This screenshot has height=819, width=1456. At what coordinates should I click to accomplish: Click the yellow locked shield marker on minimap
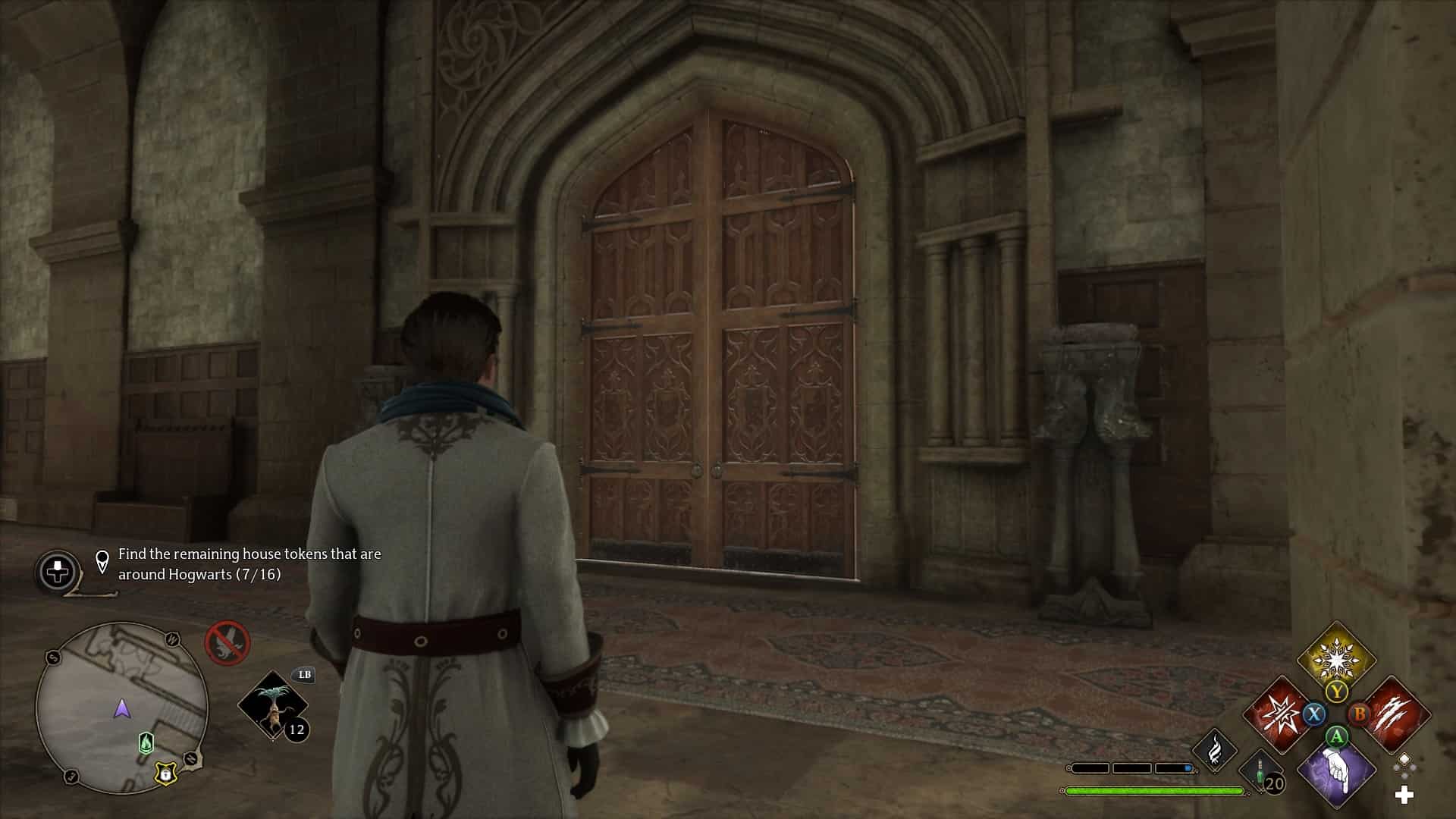click(164, 773)
